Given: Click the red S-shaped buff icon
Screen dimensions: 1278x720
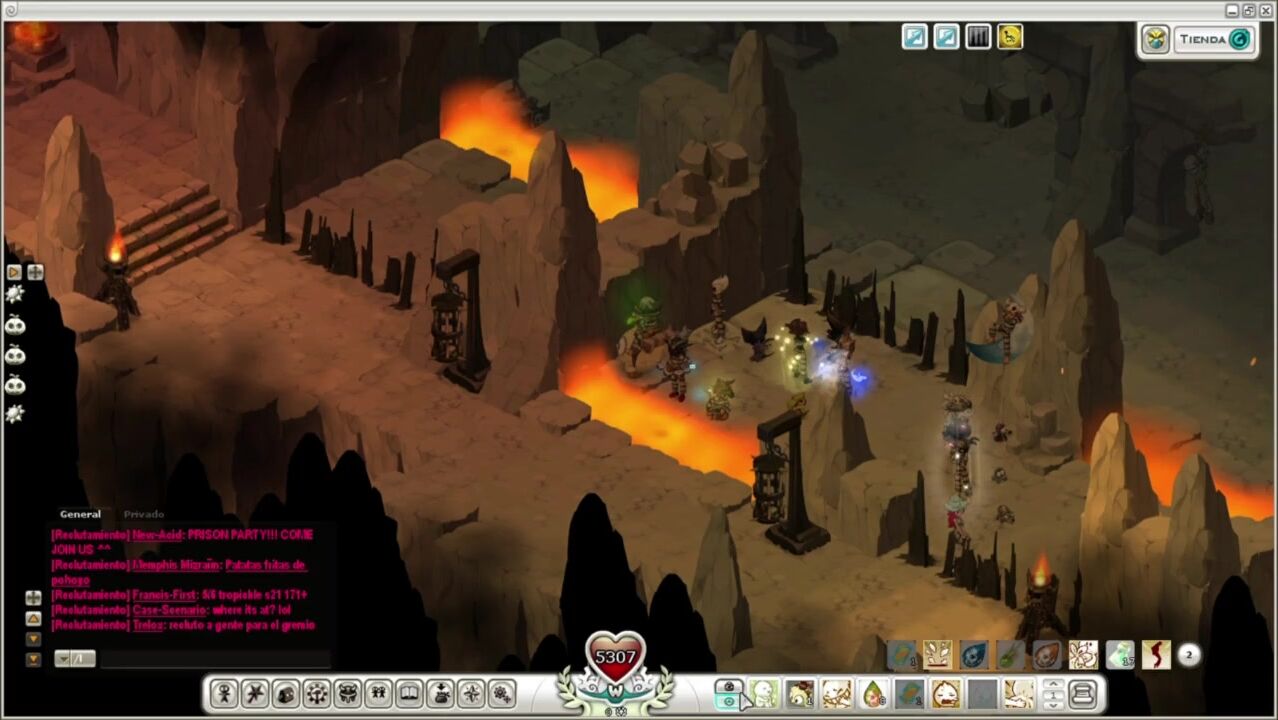Looking at the screenshot, I should click(1156, 655).
